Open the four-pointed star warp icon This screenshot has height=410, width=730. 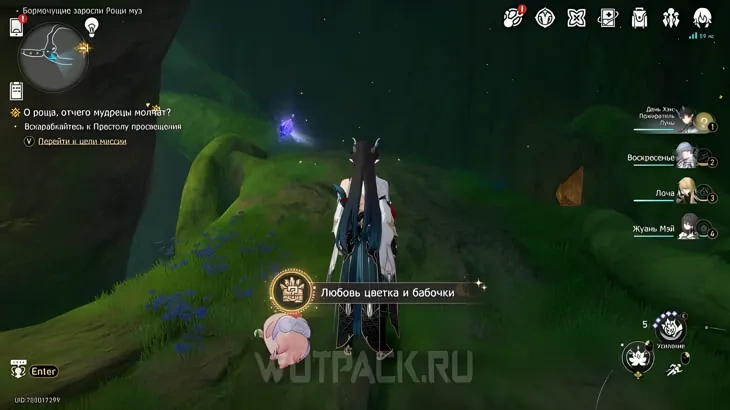coord(577,17)
